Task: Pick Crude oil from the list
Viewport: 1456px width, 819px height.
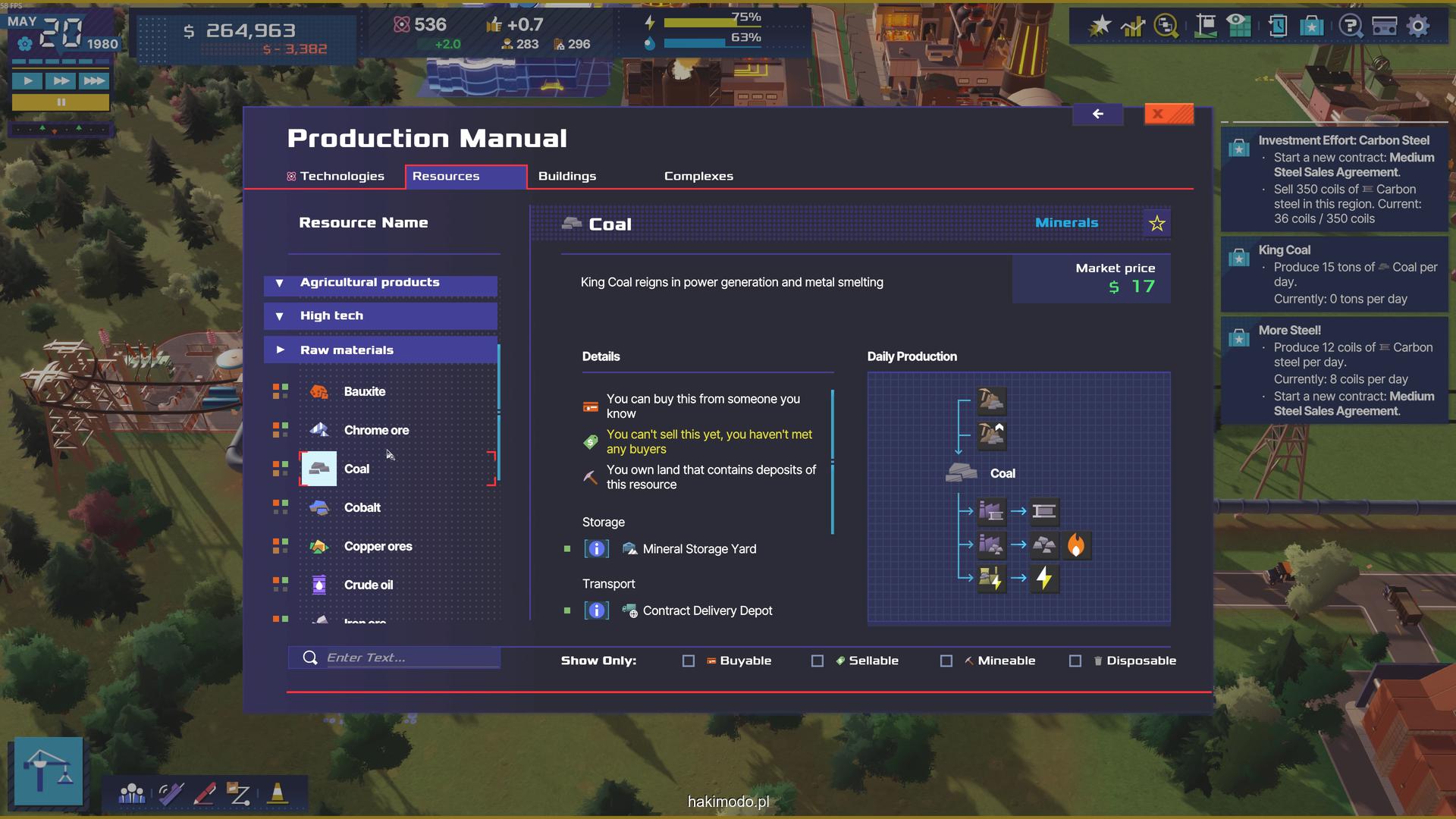Action: 369,585
